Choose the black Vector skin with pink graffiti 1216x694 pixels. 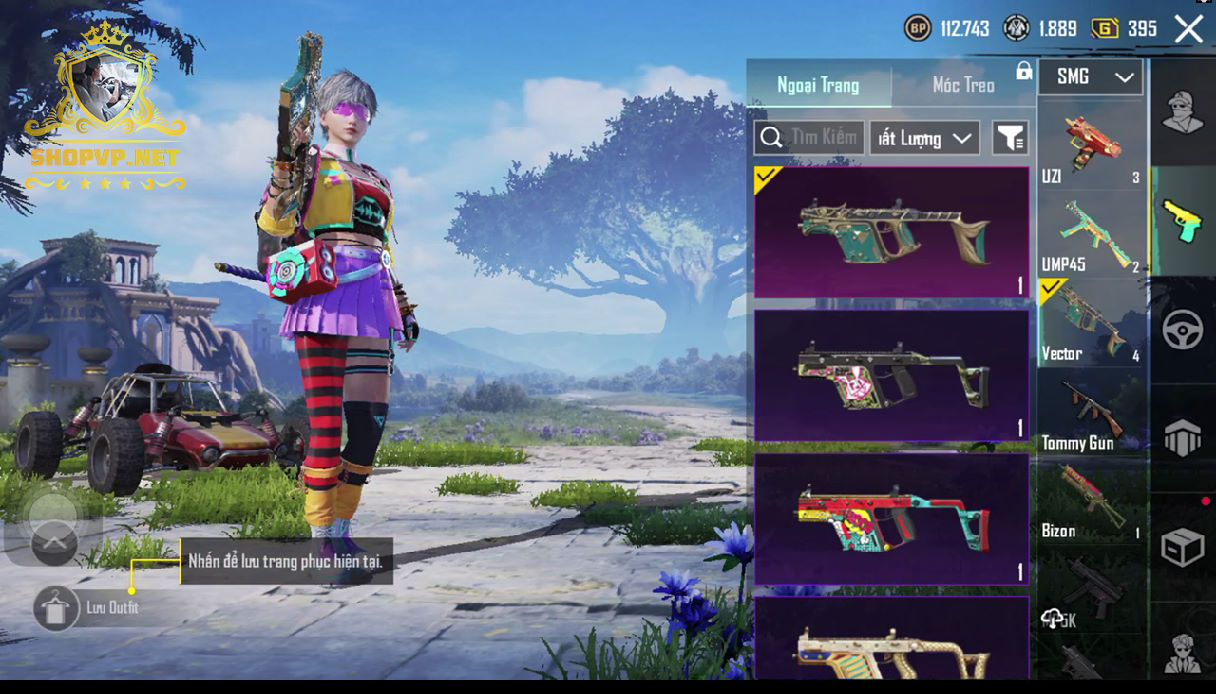[890, 375]
